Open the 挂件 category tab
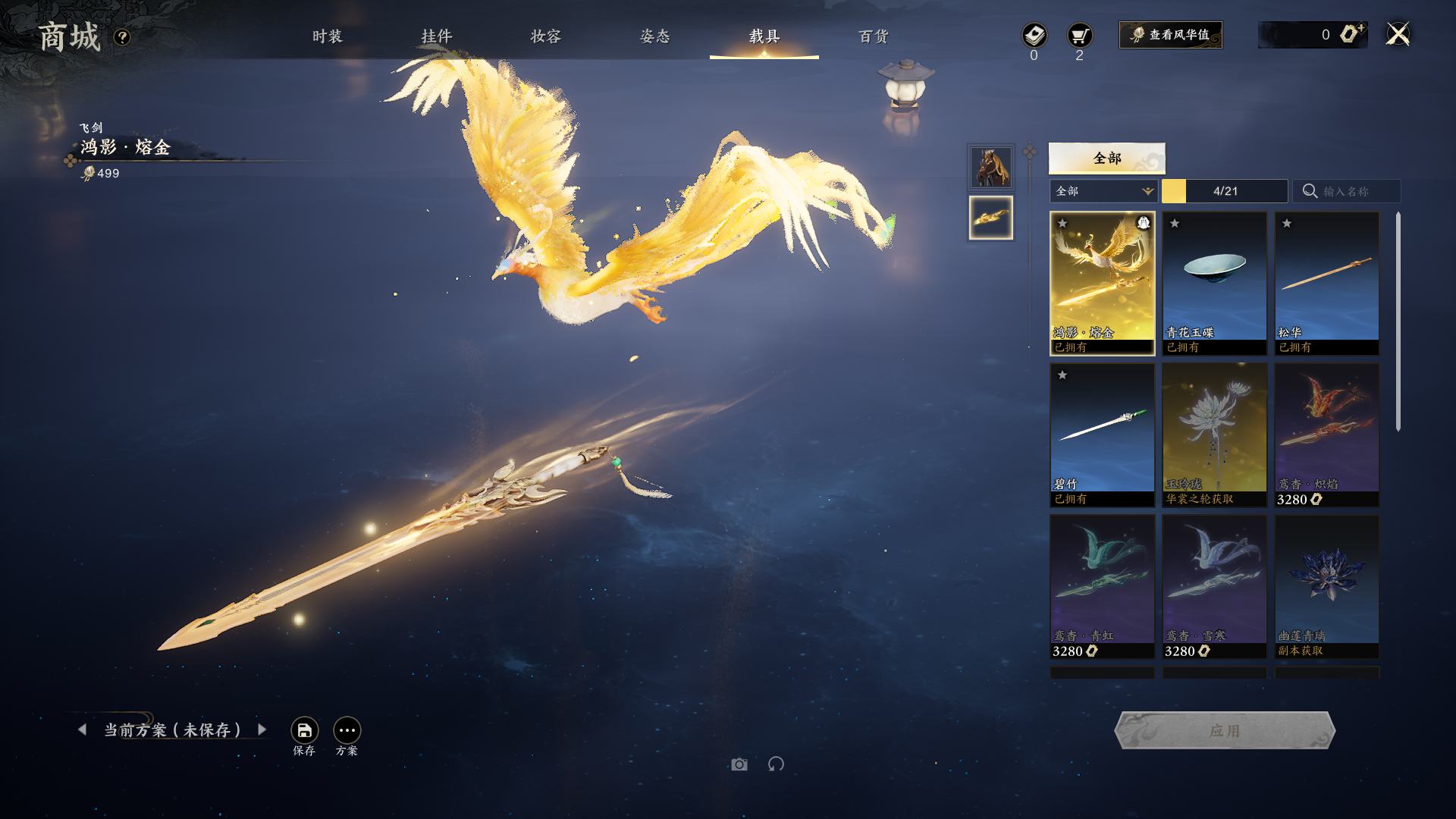Image resolution: width=1456 pixels, height=819 pixels. [x=436, y=36]
